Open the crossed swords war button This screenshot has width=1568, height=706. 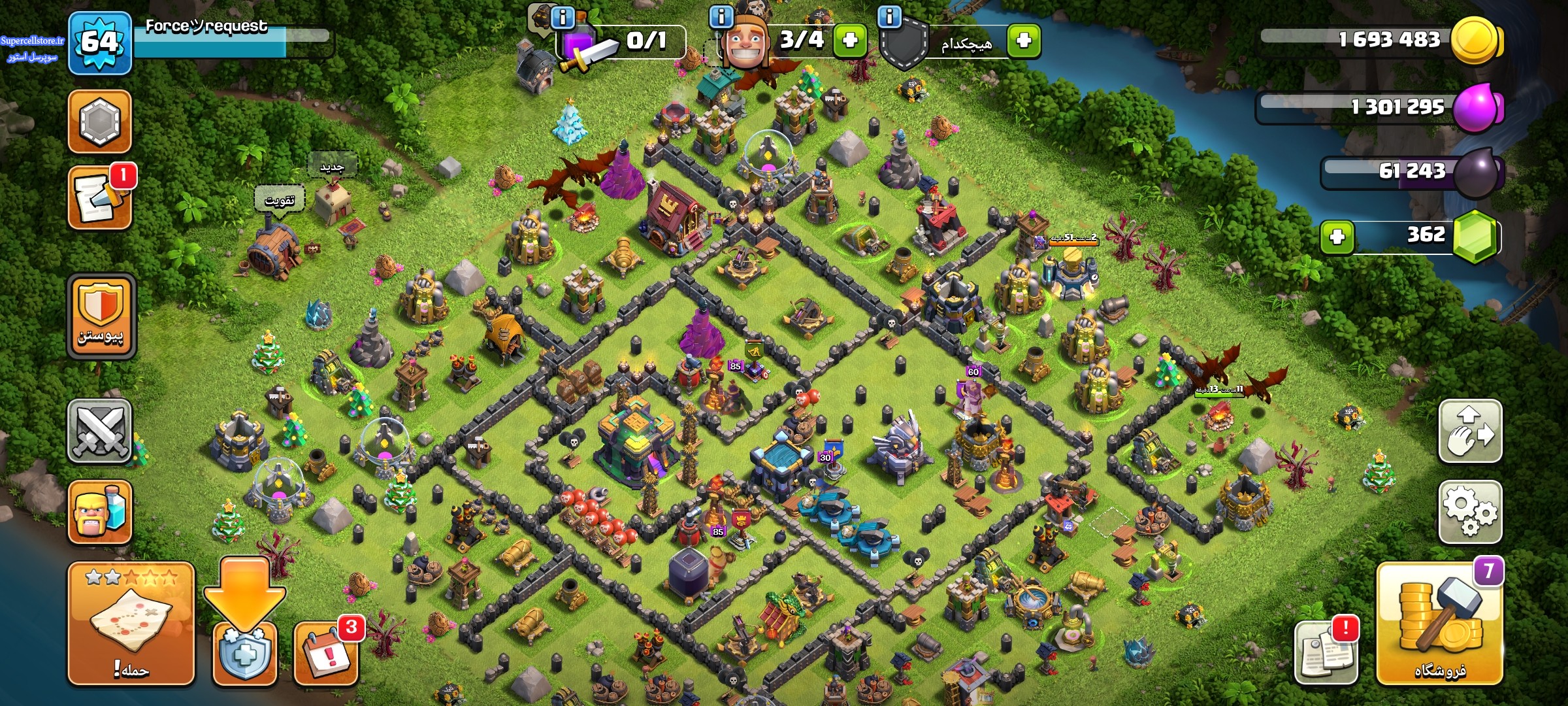click(x=100, y=431)
